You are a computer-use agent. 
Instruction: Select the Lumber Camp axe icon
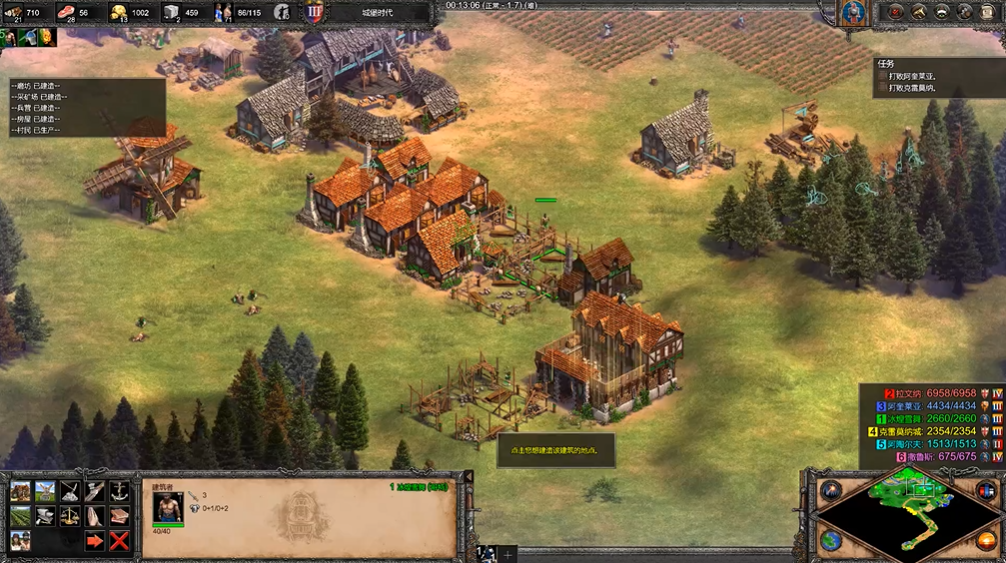(x=95, y=491)
